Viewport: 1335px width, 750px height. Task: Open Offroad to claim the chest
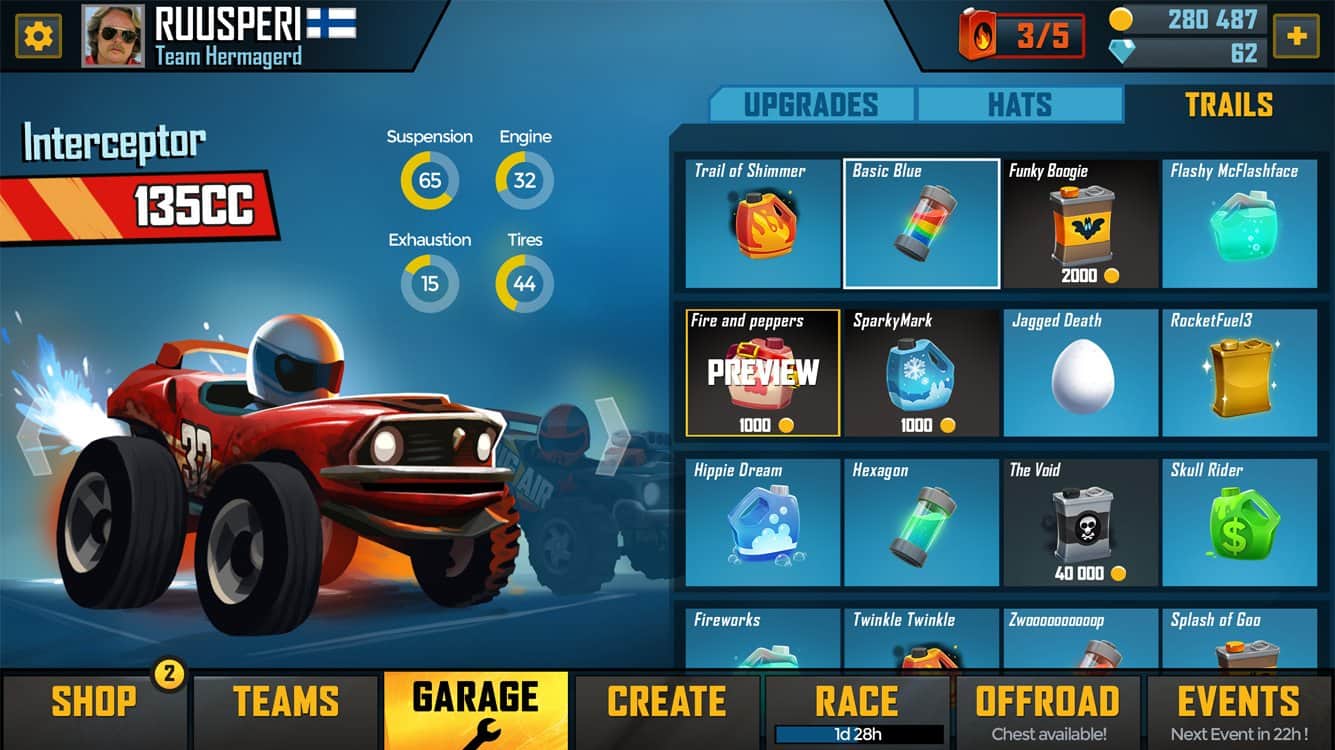(x=1048, y=711)
